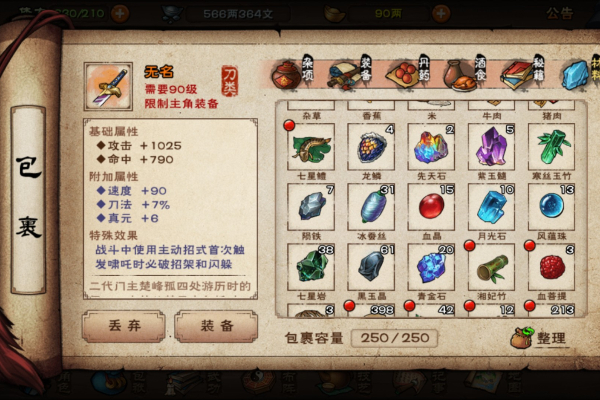Open the 公告 announcements at the top

click(x=559, y=13)
